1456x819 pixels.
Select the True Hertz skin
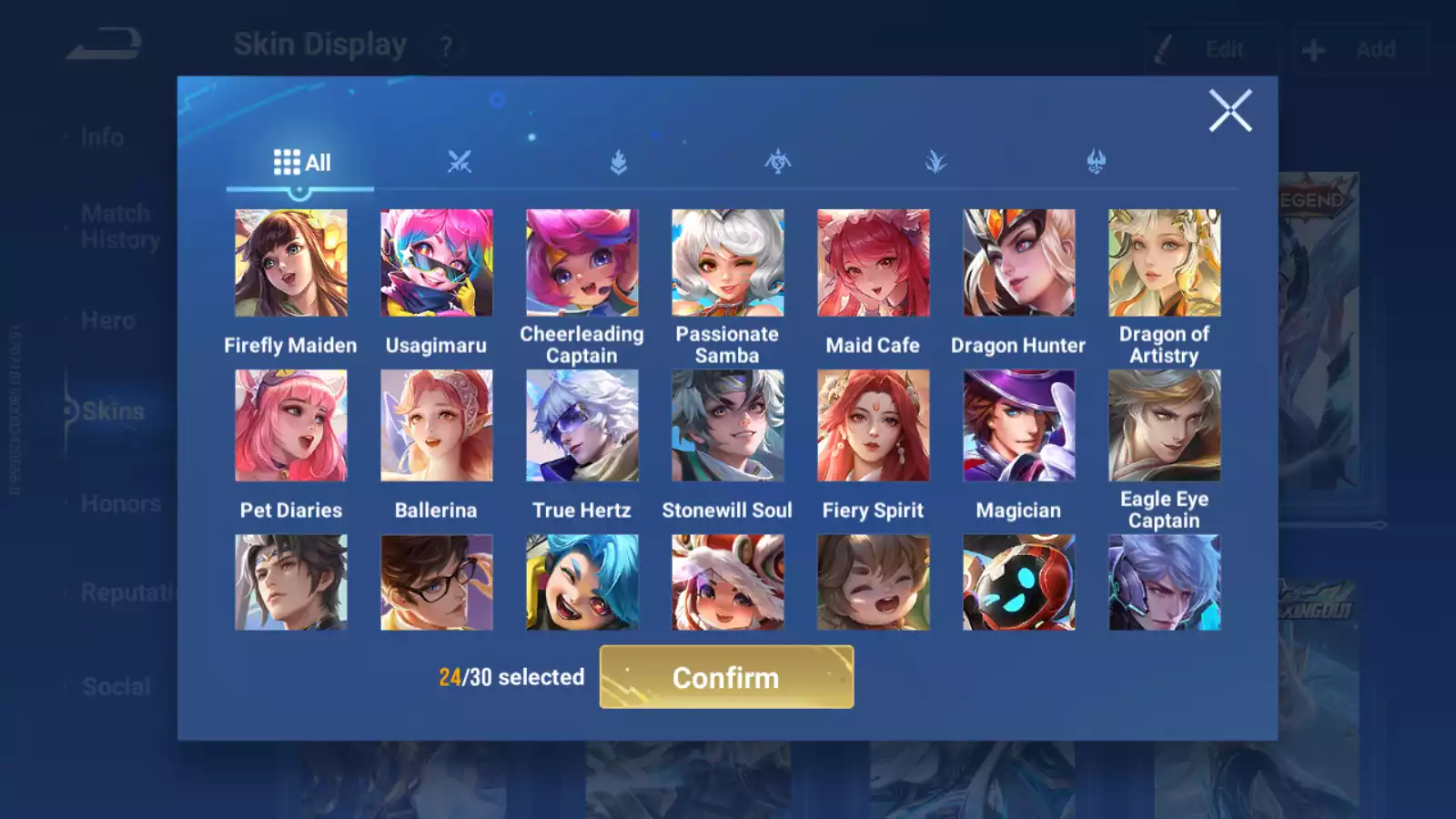pyautogui.click(x=581, y=425)
